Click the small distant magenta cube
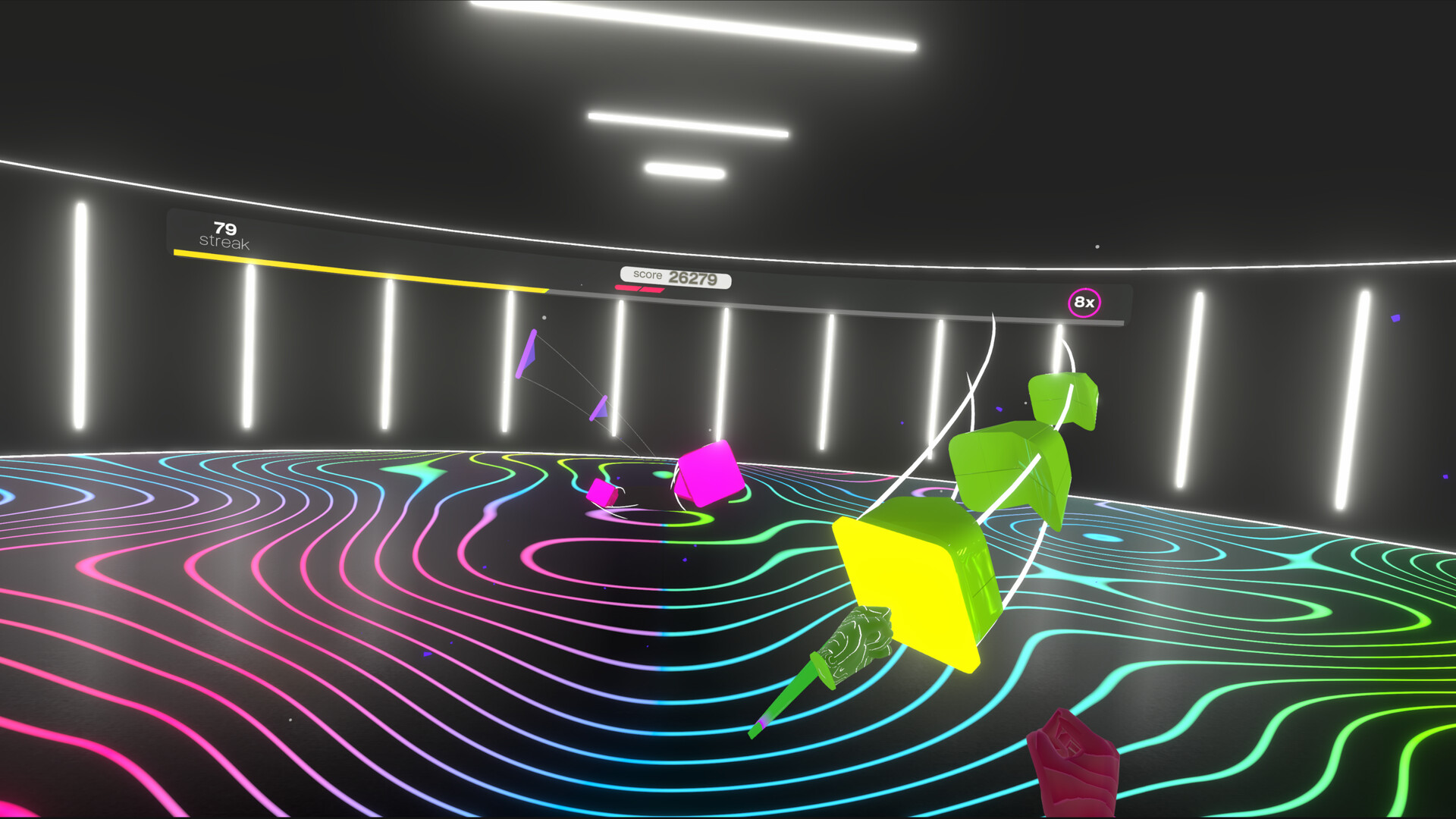The image size is (1456, 819). (x=601, y=494)
